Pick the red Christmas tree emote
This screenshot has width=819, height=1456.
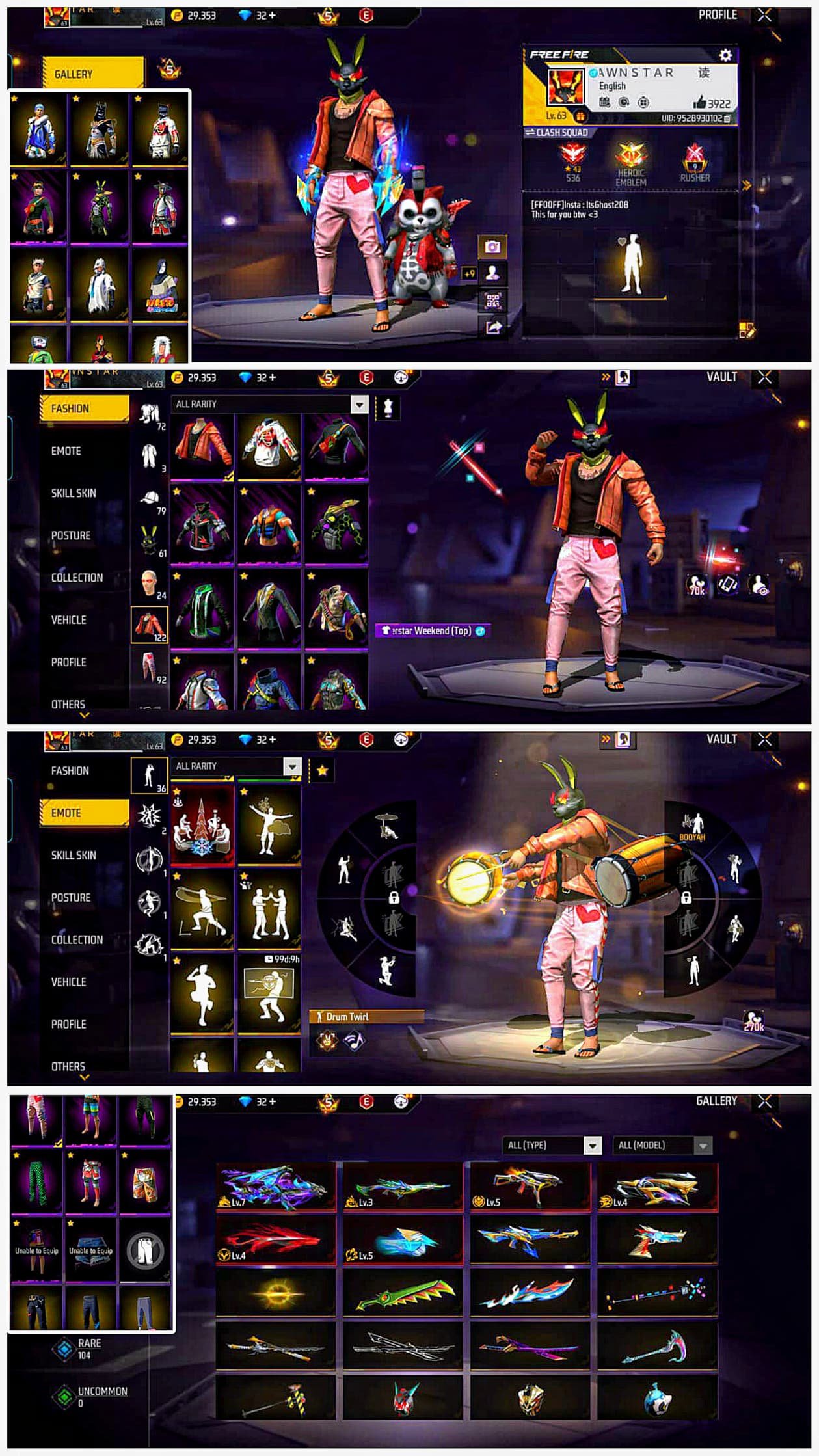pos(202,825)
